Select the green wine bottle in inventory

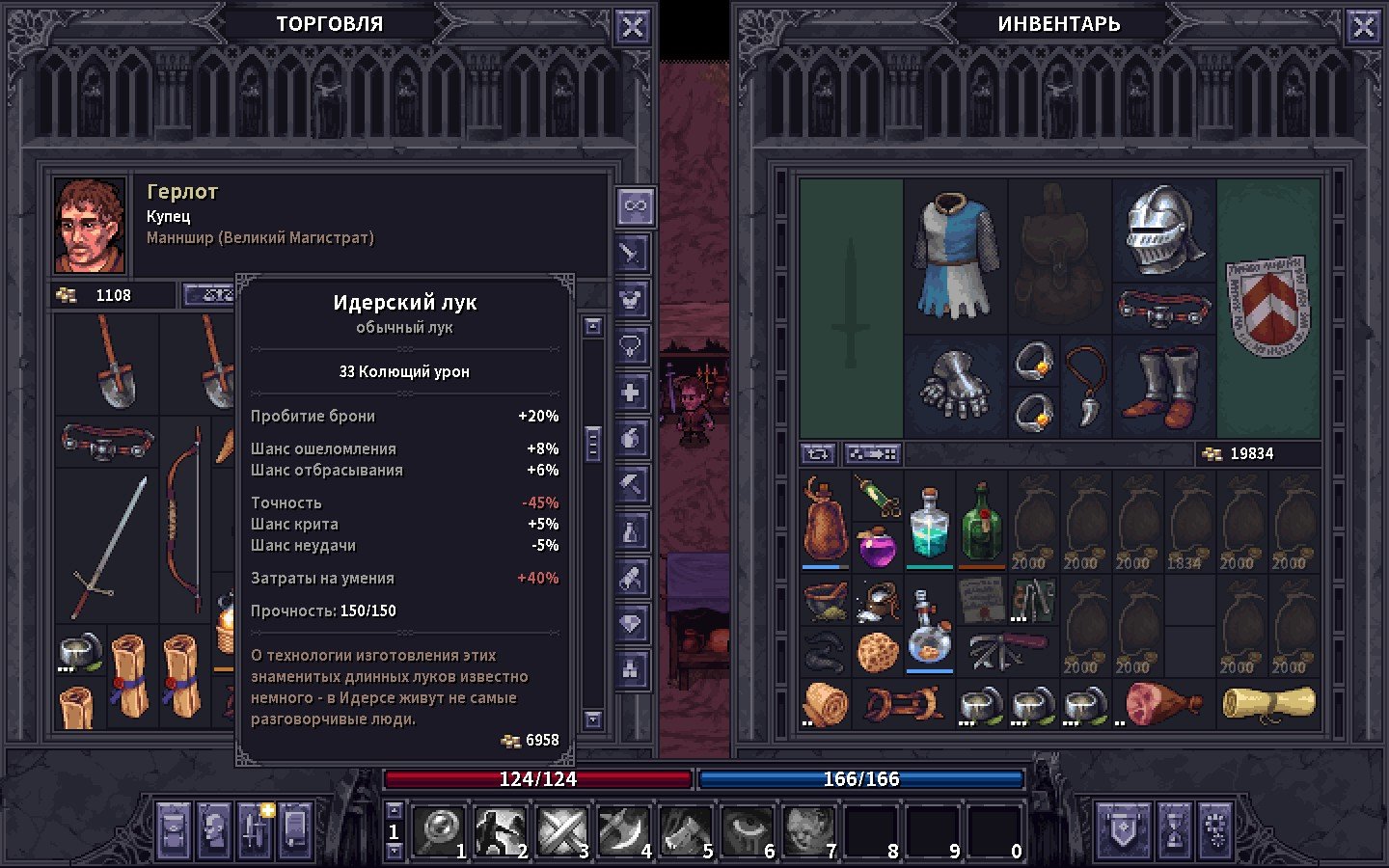(x=981, y=524)
